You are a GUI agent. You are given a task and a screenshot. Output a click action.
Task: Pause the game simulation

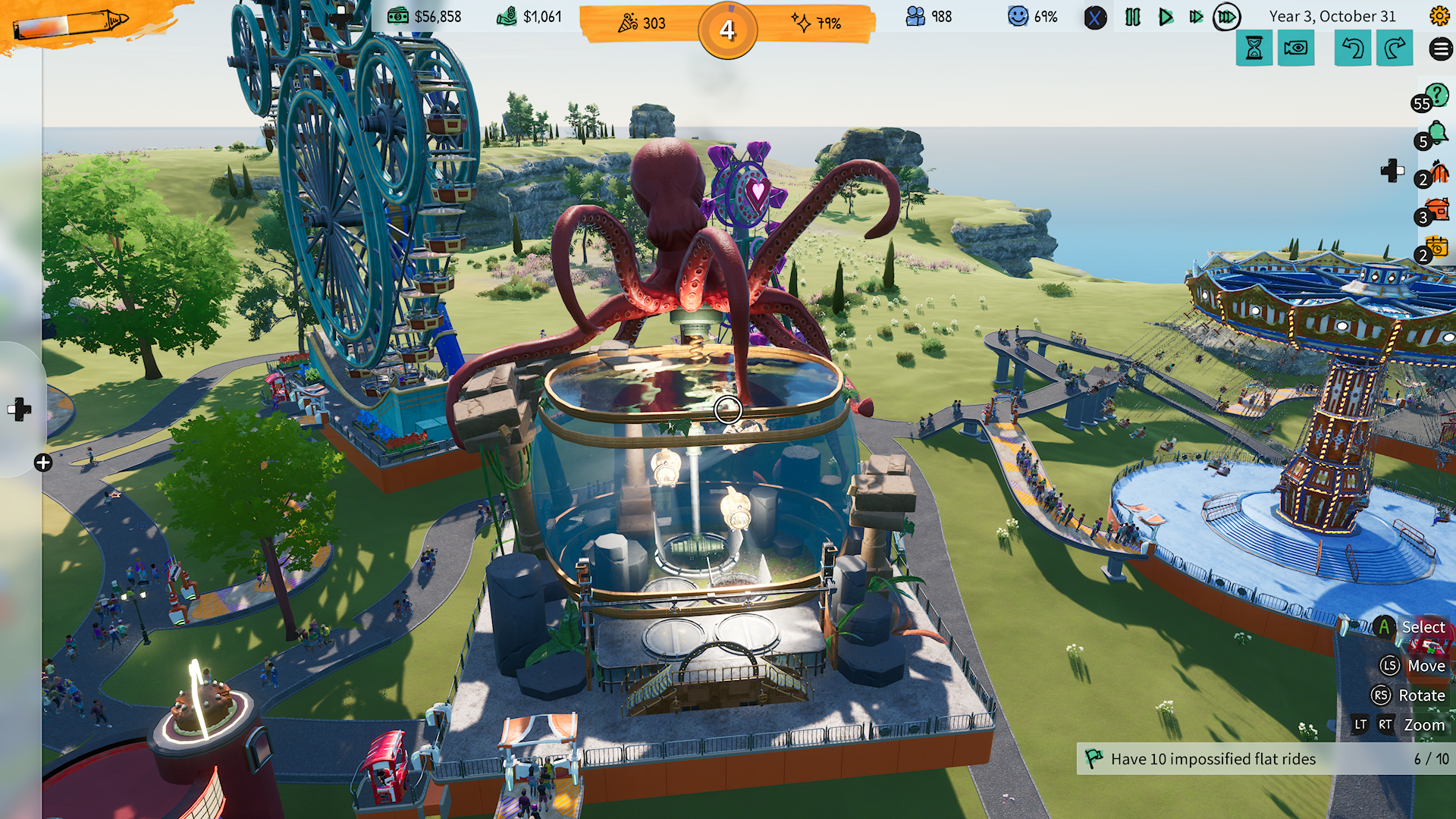[x=1132, y=17]
